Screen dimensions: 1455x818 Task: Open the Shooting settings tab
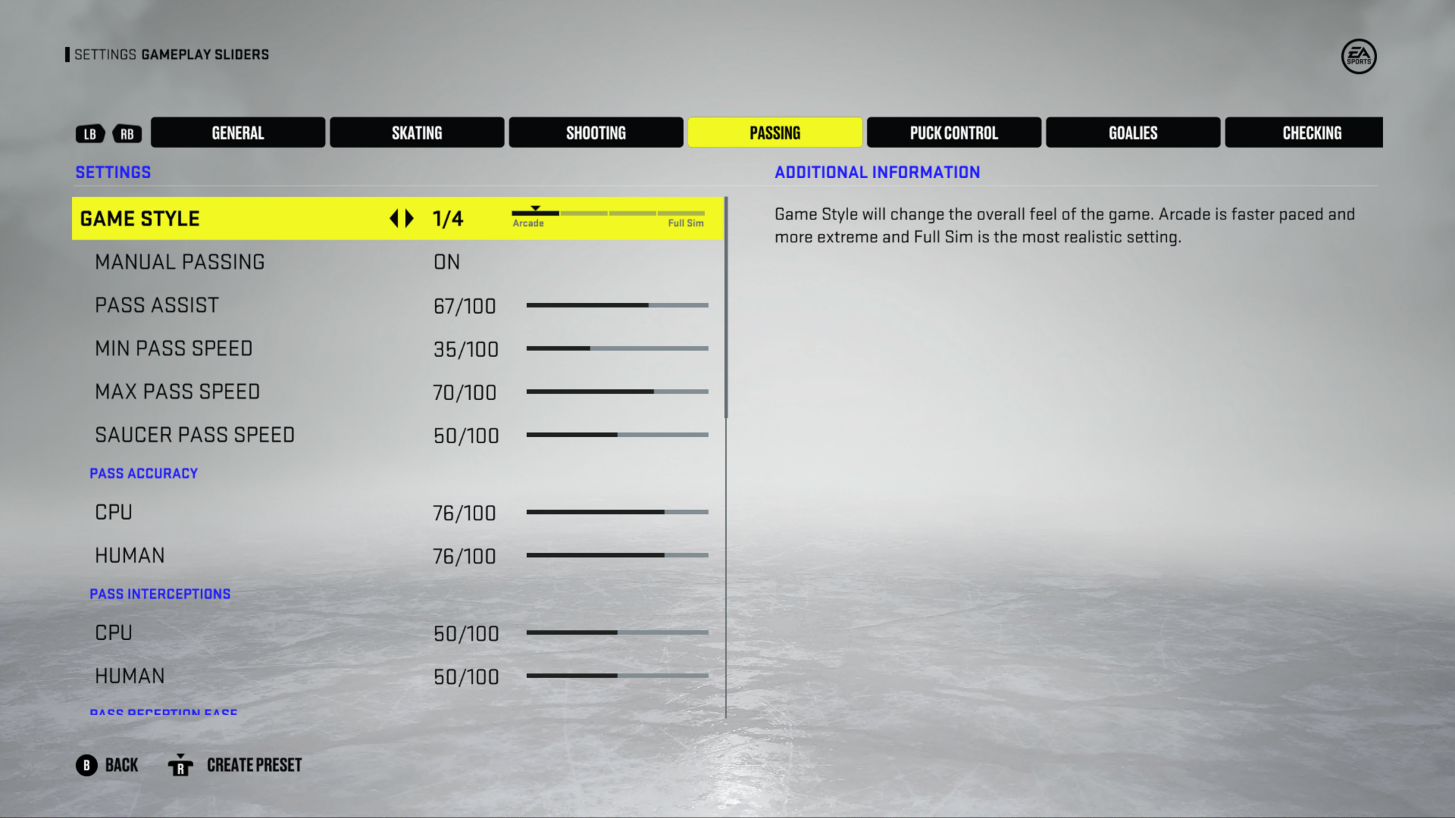tap(595, 132)
